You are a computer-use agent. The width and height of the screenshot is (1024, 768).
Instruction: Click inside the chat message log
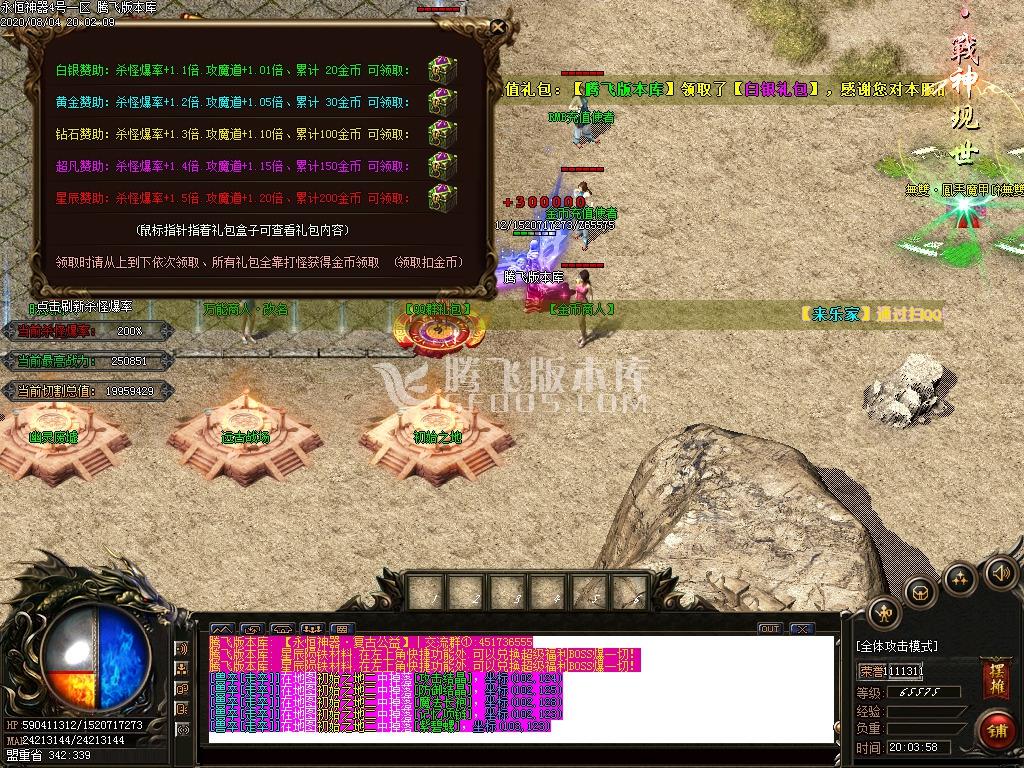tap(520, 688)
